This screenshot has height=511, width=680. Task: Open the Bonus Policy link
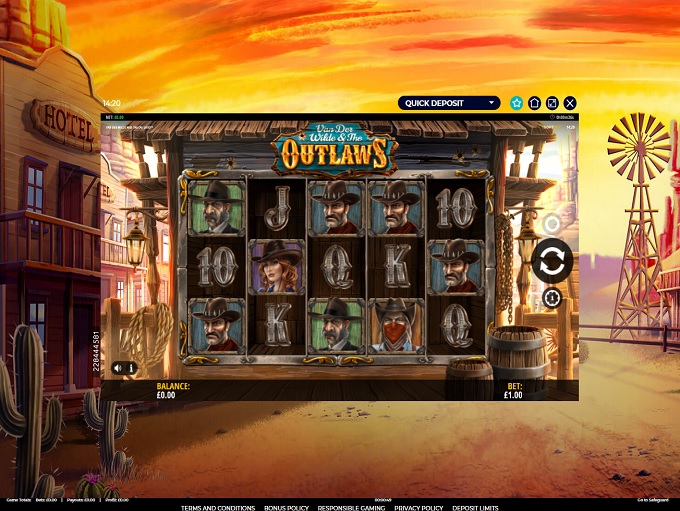[286, 508]
